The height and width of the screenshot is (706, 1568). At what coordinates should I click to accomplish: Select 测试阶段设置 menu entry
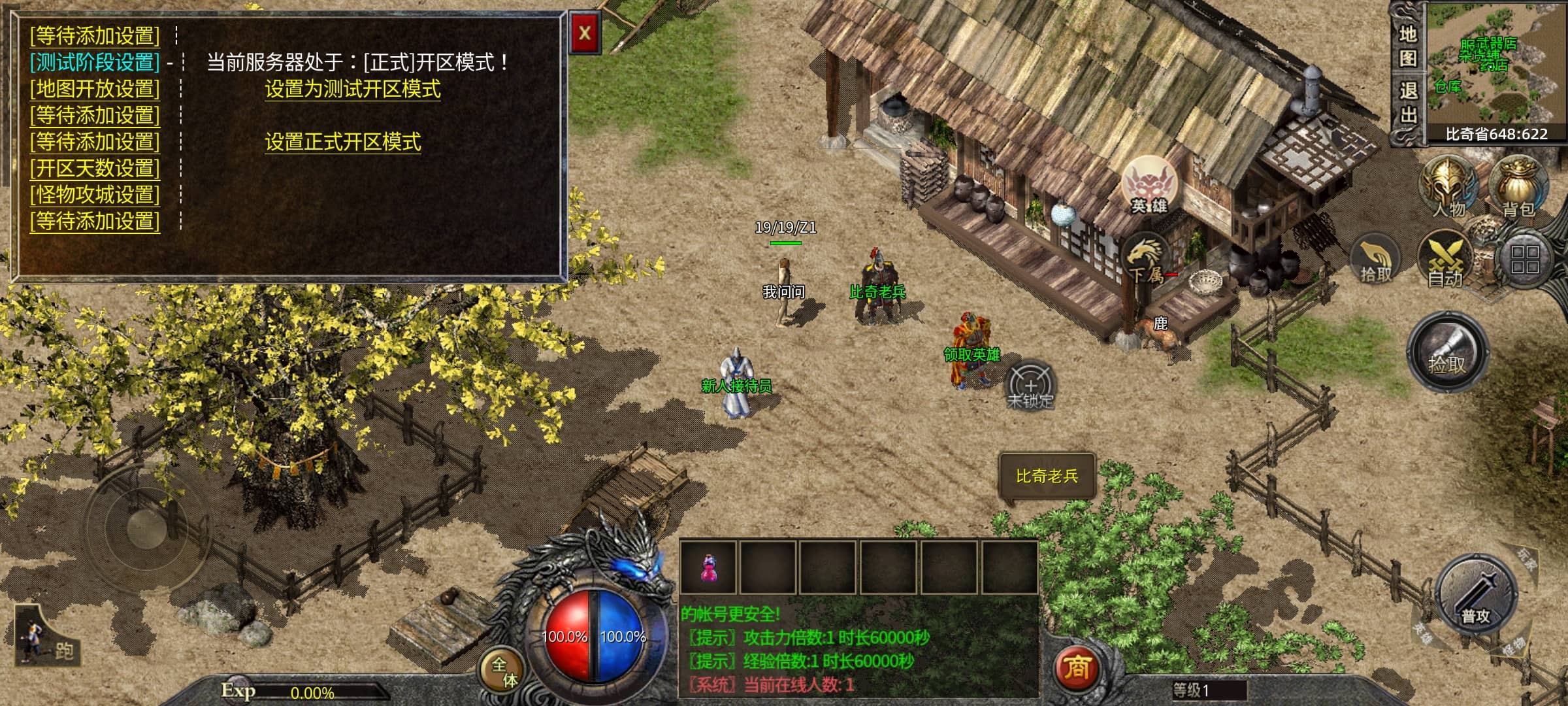pyautogui.click(x=95, y=62)
